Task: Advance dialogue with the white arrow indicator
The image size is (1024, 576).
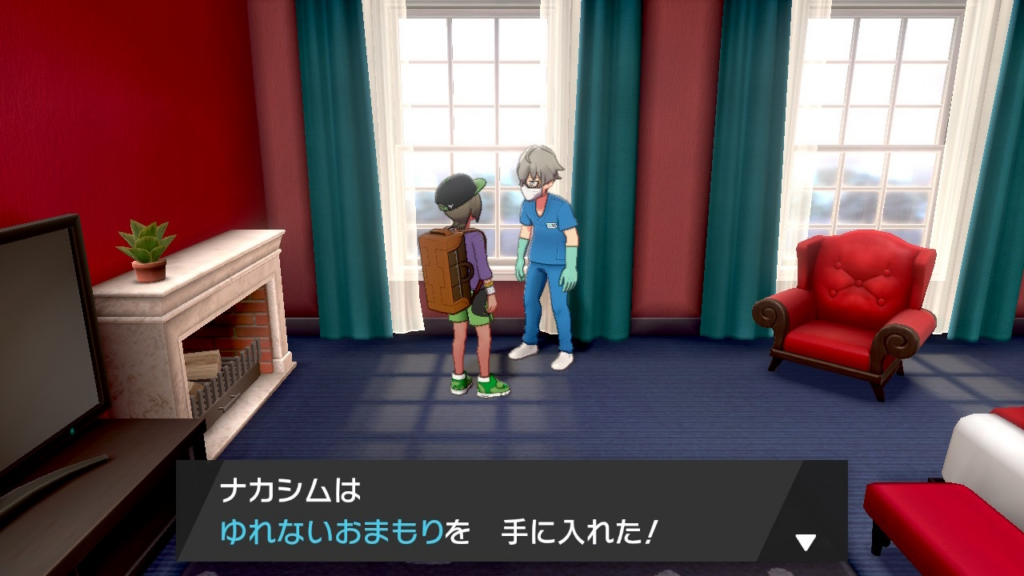Action: pyautogui.click(x=805, y=542)
